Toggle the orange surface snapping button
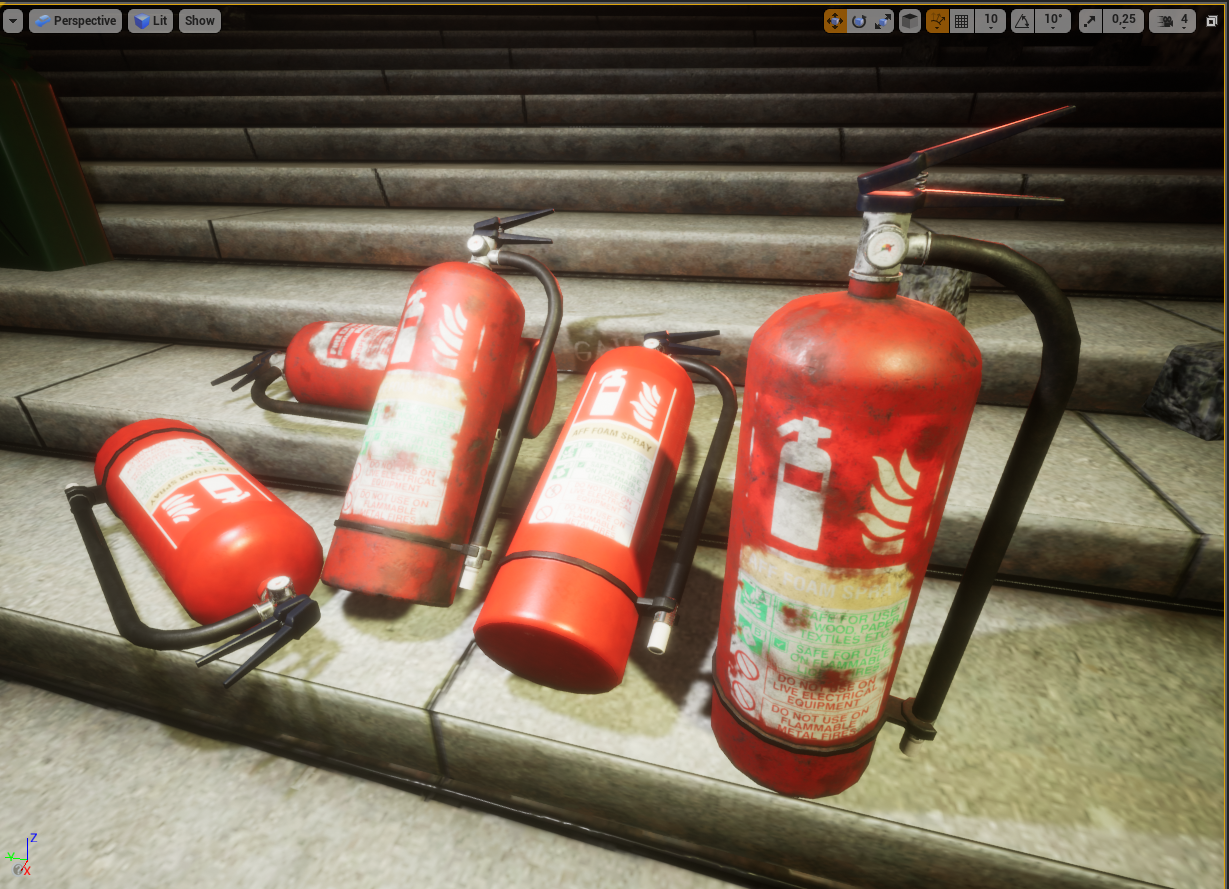This screenshot has height=889, width=1229. (x=938, y=21)
